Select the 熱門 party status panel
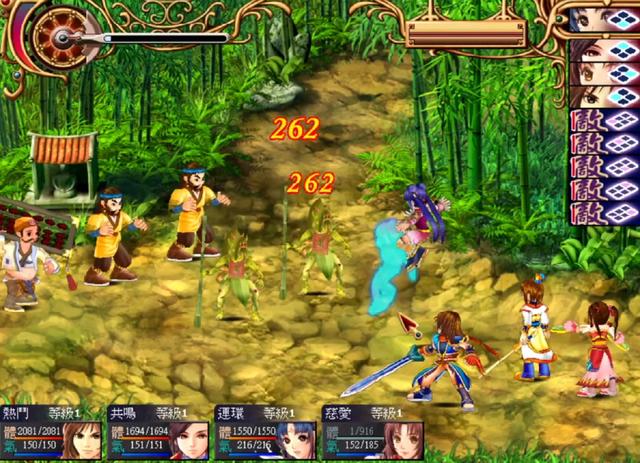 [51, 431]
